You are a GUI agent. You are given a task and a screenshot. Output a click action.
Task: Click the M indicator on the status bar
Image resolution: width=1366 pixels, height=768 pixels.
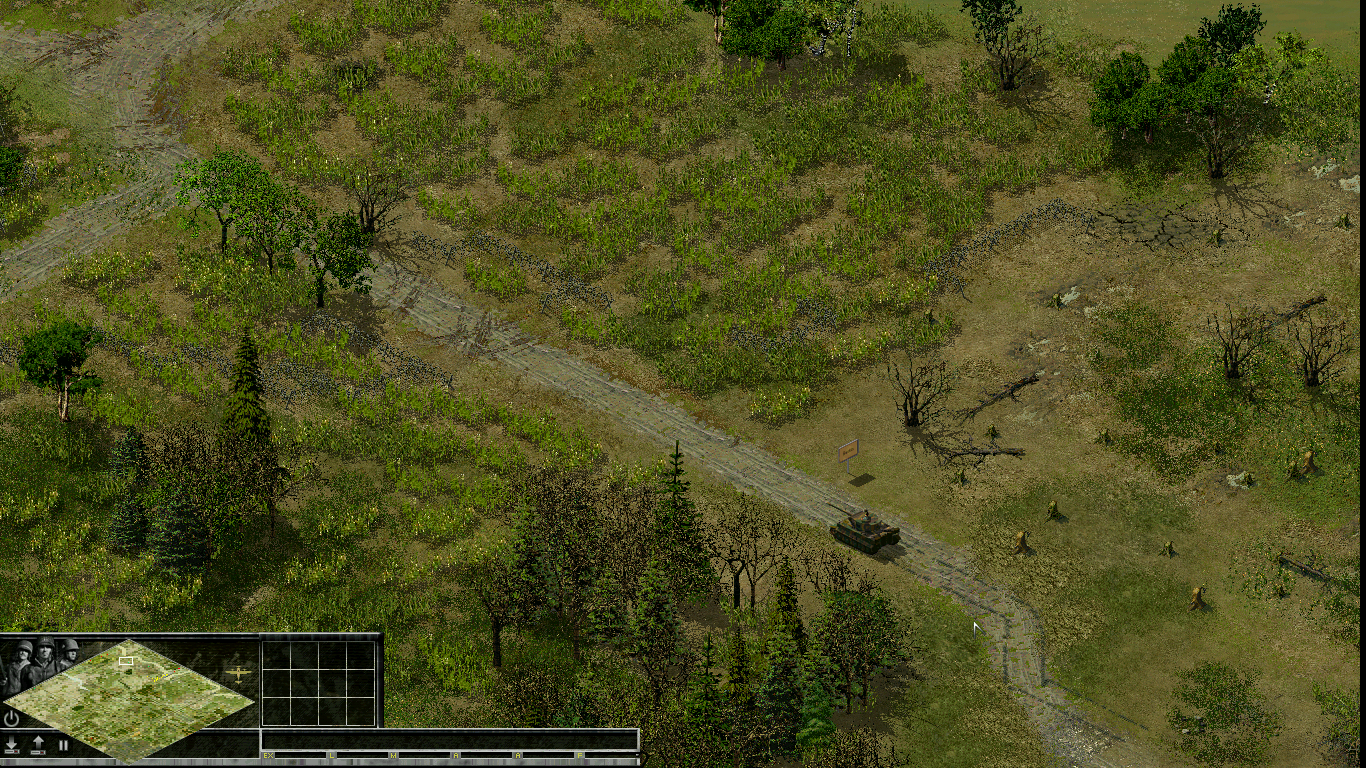click(x=392, y=756)
